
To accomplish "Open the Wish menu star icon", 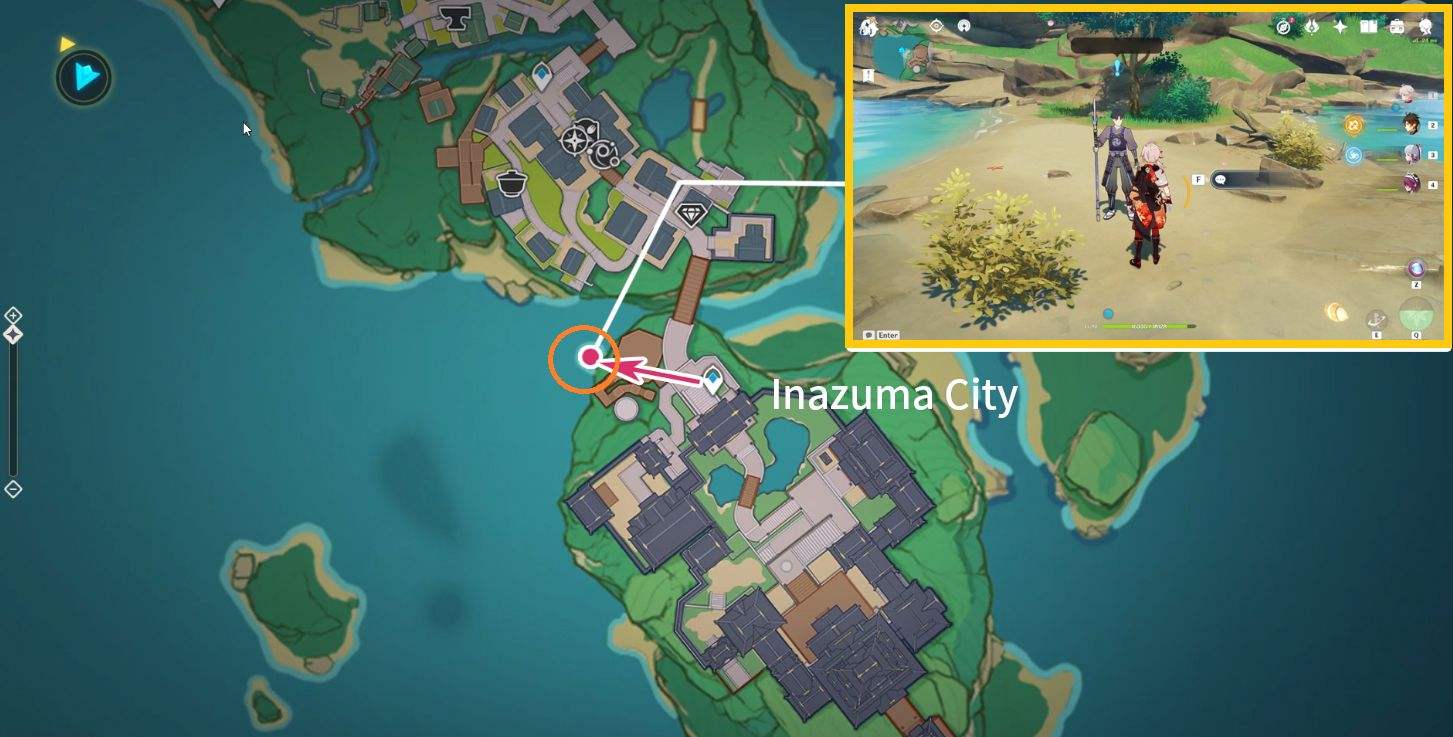I will [1340, 27].
